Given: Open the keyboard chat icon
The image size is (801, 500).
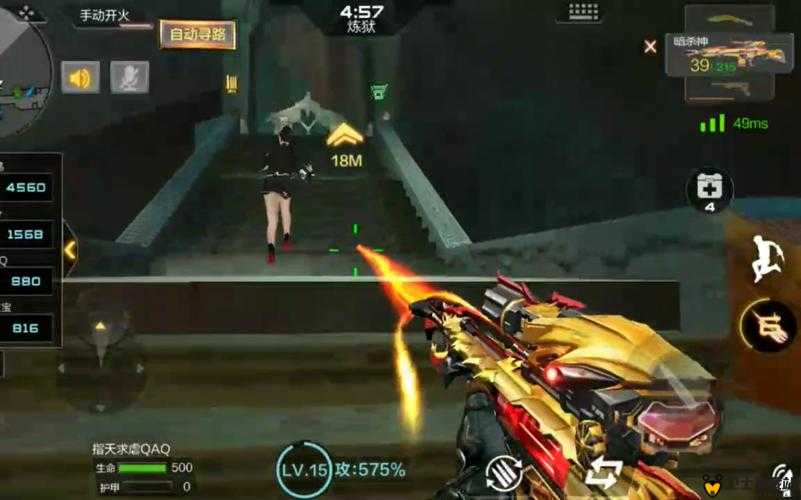Looking at the screenshot, I should click(x=584, y=12).
